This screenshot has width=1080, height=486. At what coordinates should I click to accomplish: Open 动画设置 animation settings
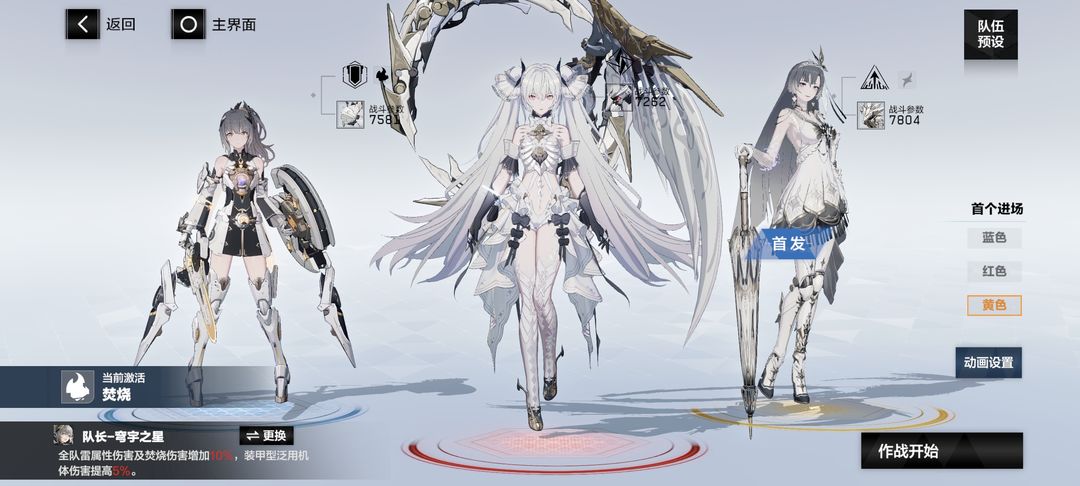(x=988, y=362)
